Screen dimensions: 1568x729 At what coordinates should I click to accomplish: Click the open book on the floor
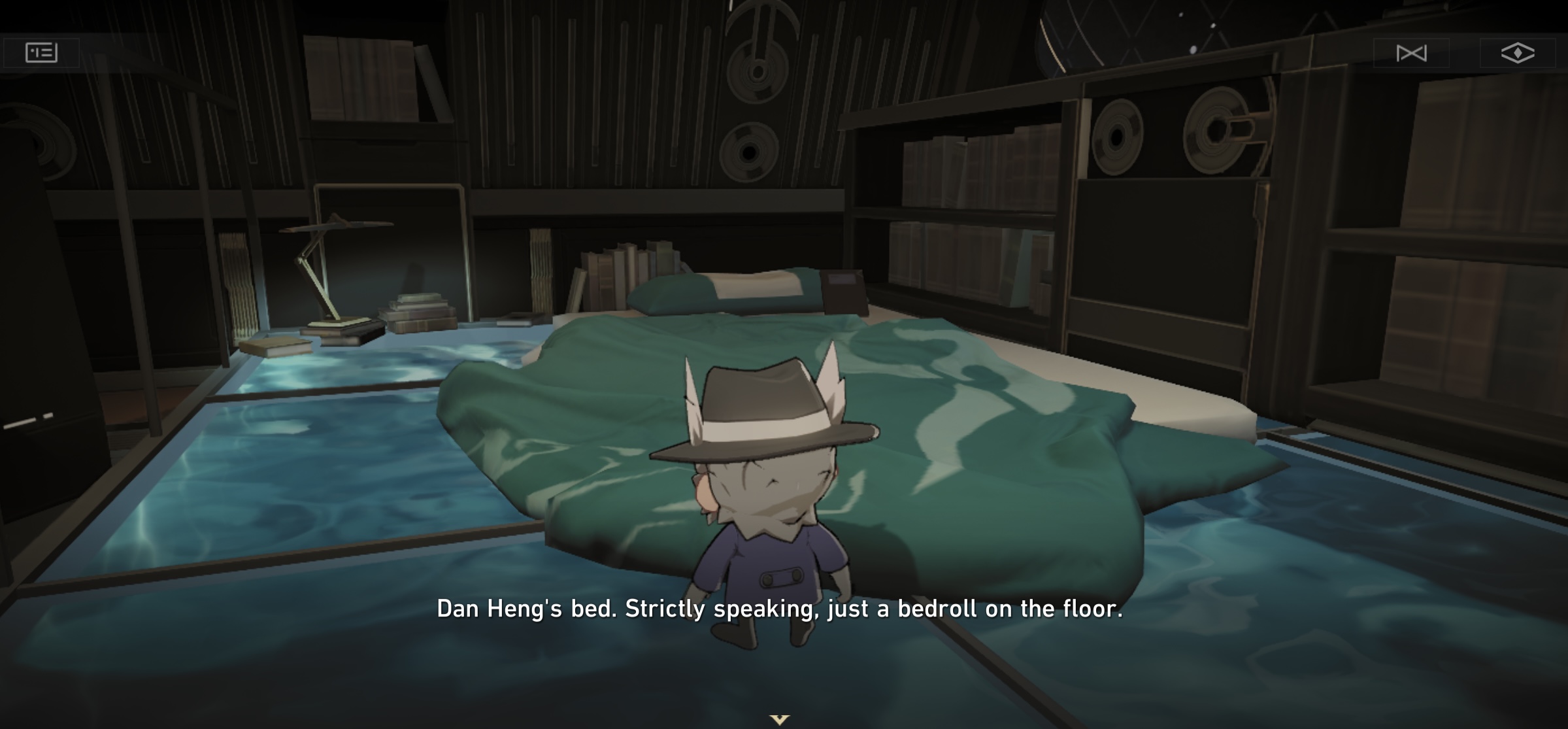(275, 345)
